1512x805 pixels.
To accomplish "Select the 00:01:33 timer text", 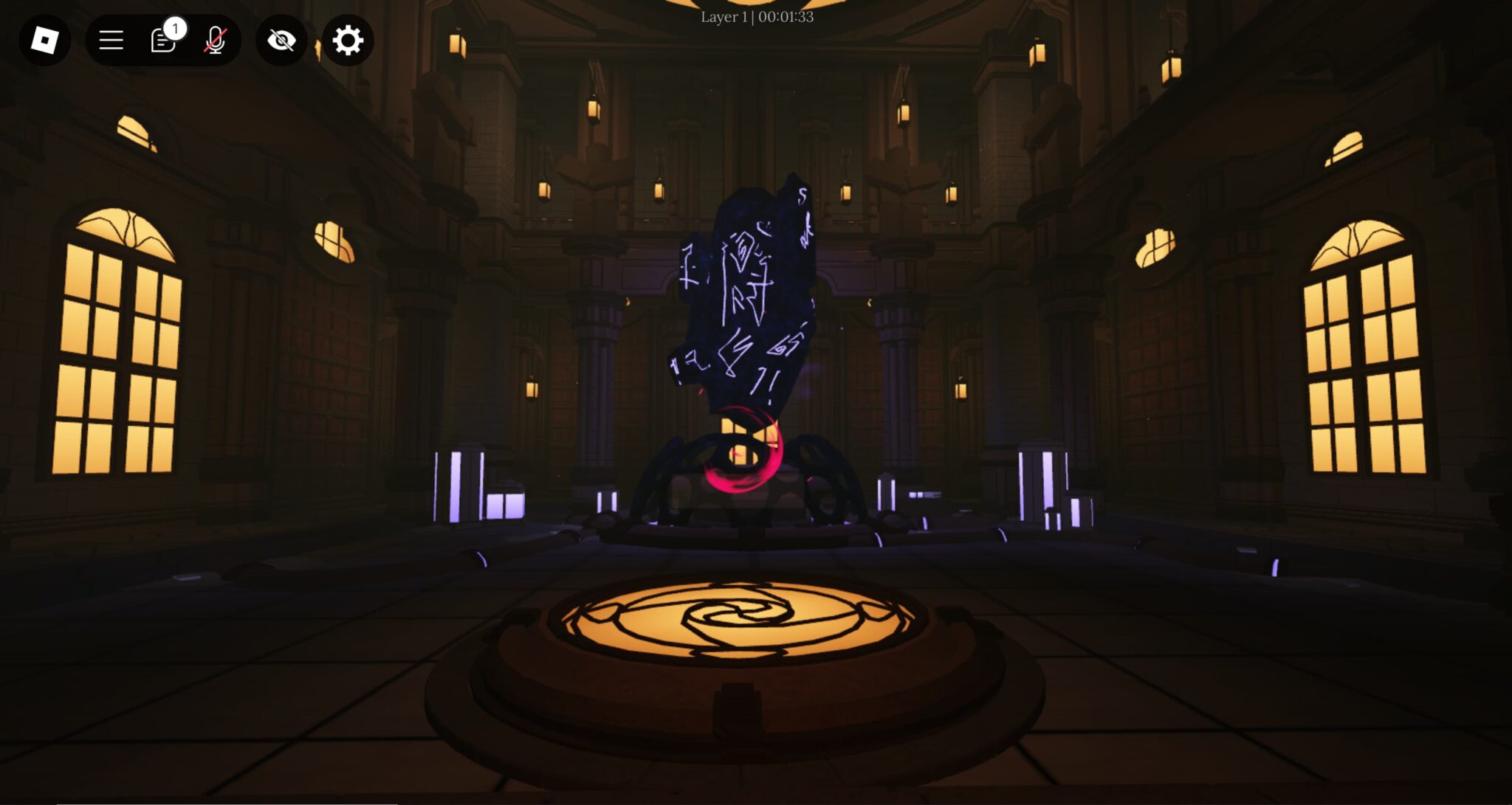I will pos(786,16).
